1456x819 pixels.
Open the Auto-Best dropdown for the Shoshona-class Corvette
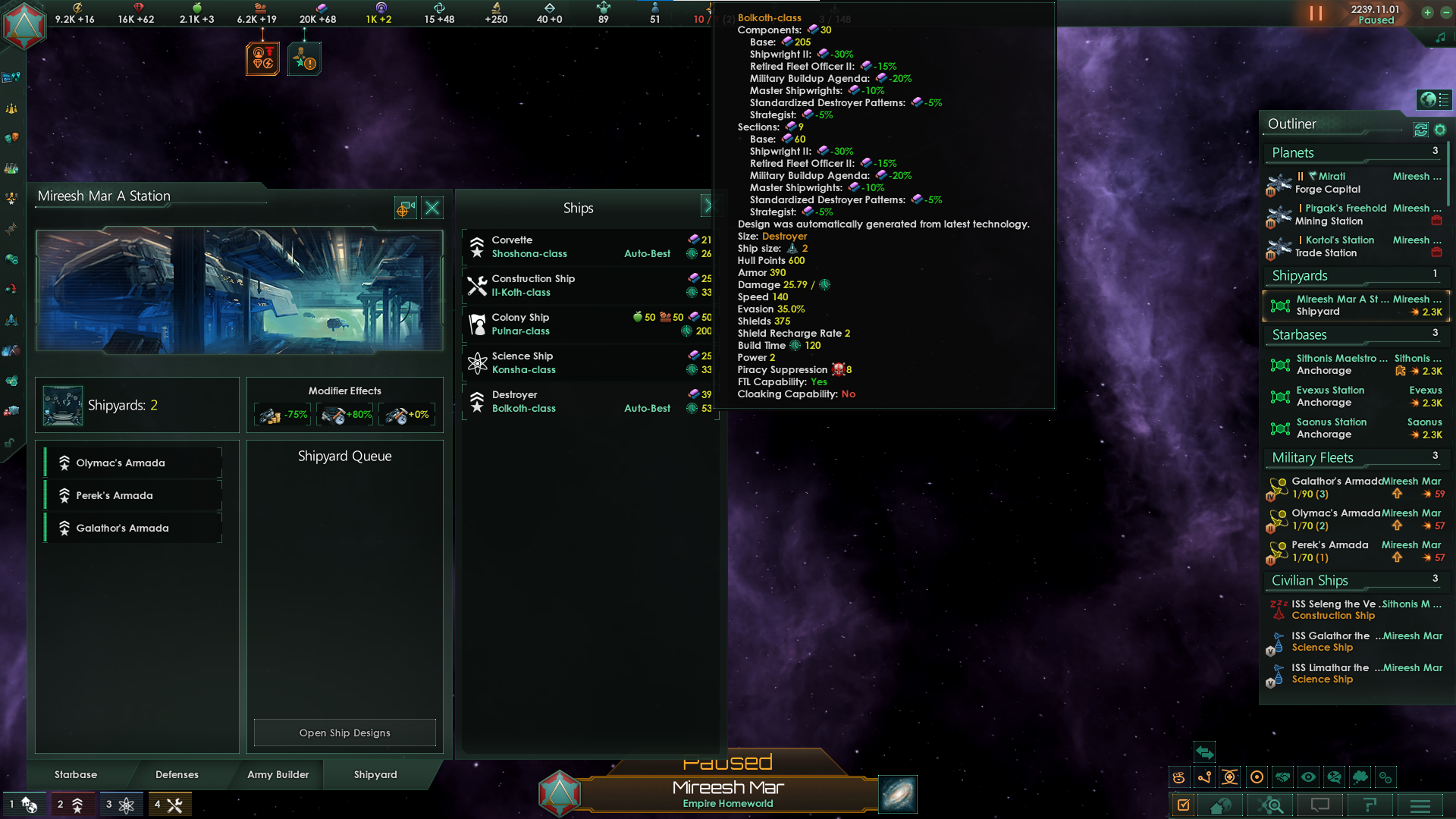pyautogui.click(x=647, y=254)
